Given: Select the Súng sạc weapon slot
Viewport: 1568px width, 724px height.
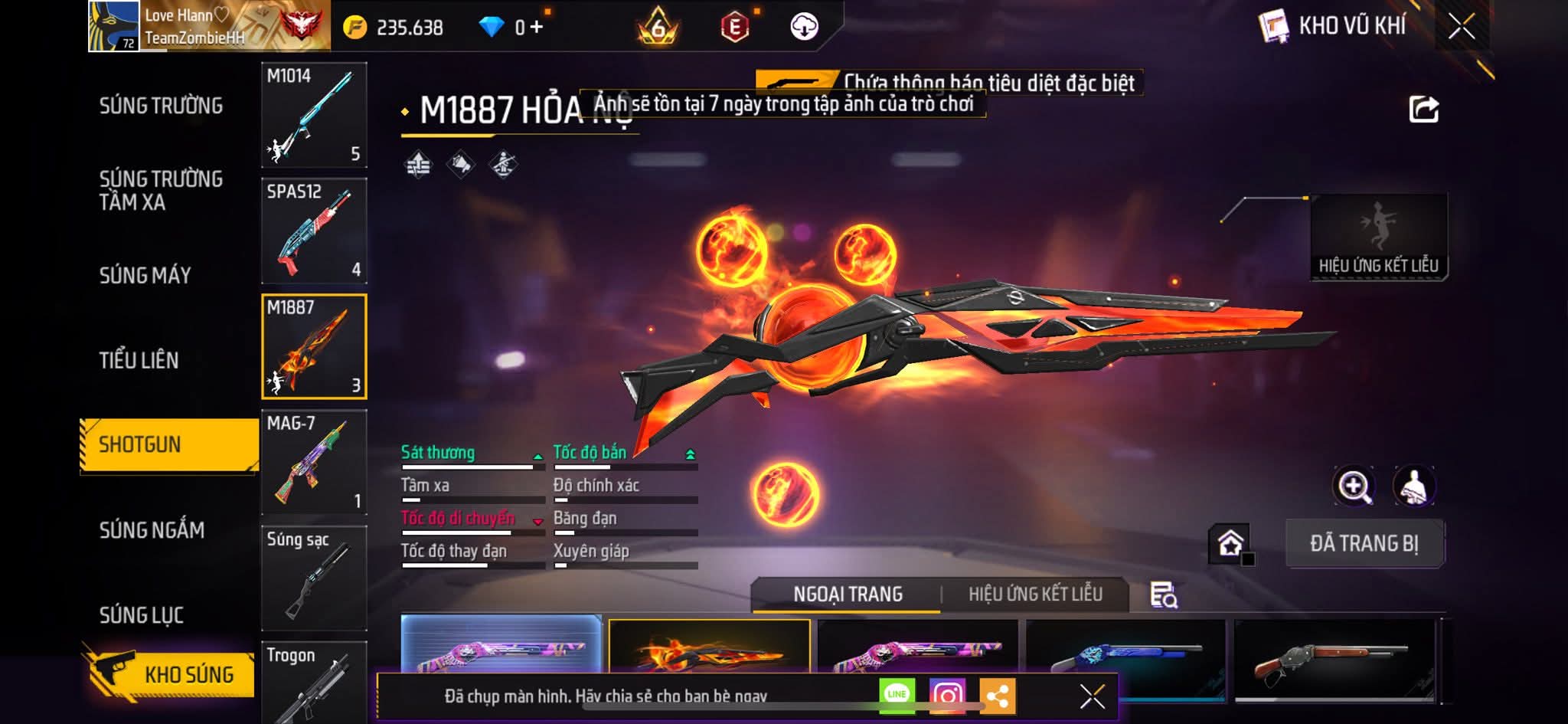Looking at the screenshot, I should click(x=314, y=578).
